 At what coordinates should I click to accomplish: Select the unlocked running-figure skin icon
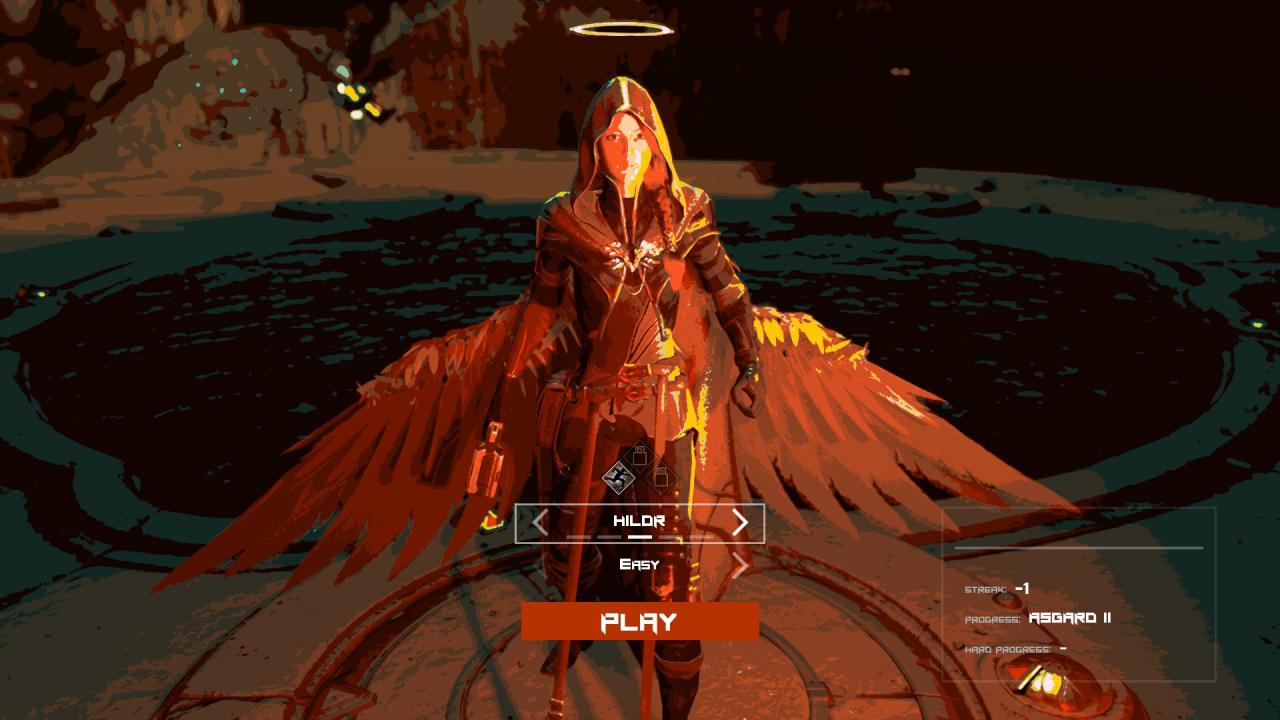click(x=620, y=478)
